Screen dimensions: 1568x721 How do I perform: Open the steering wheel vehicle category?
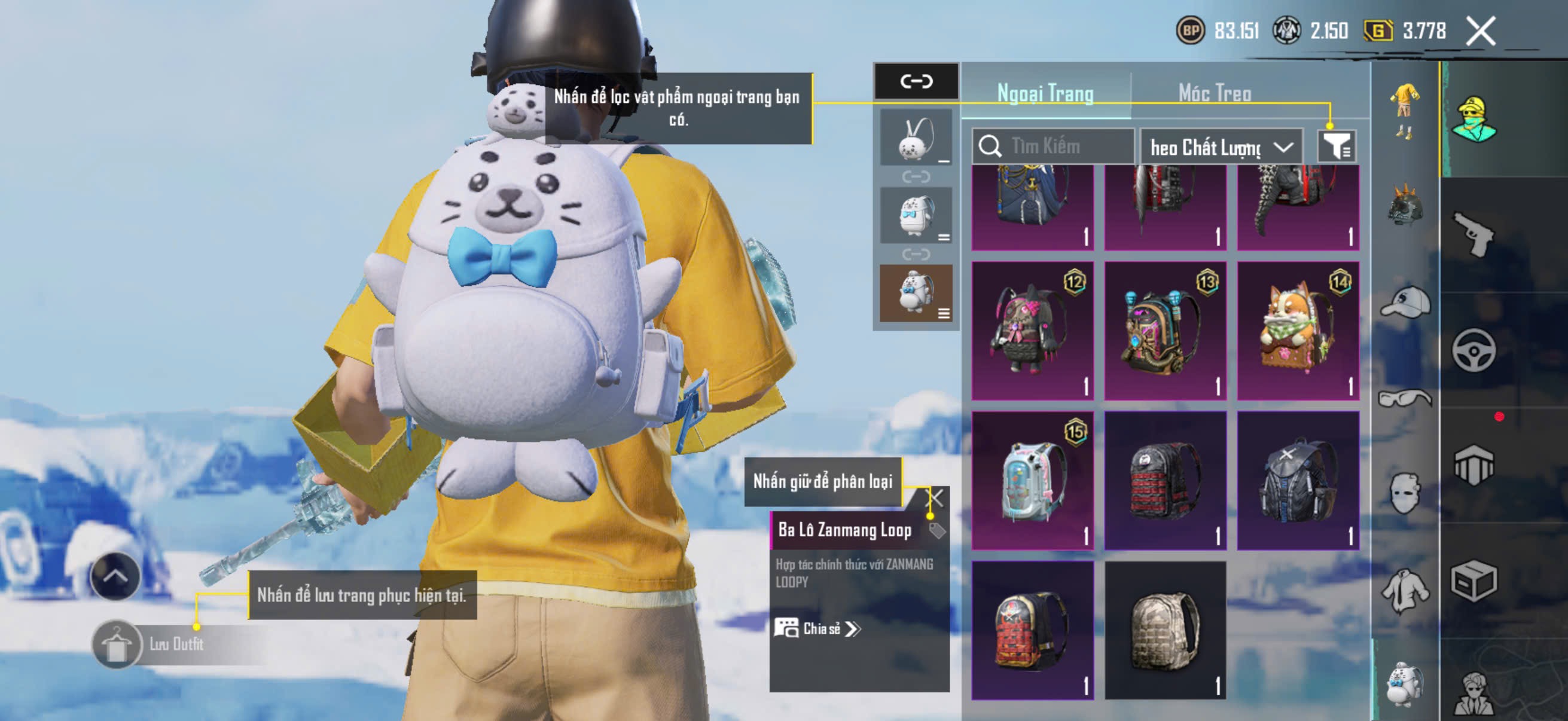(x=1474, y=350)
